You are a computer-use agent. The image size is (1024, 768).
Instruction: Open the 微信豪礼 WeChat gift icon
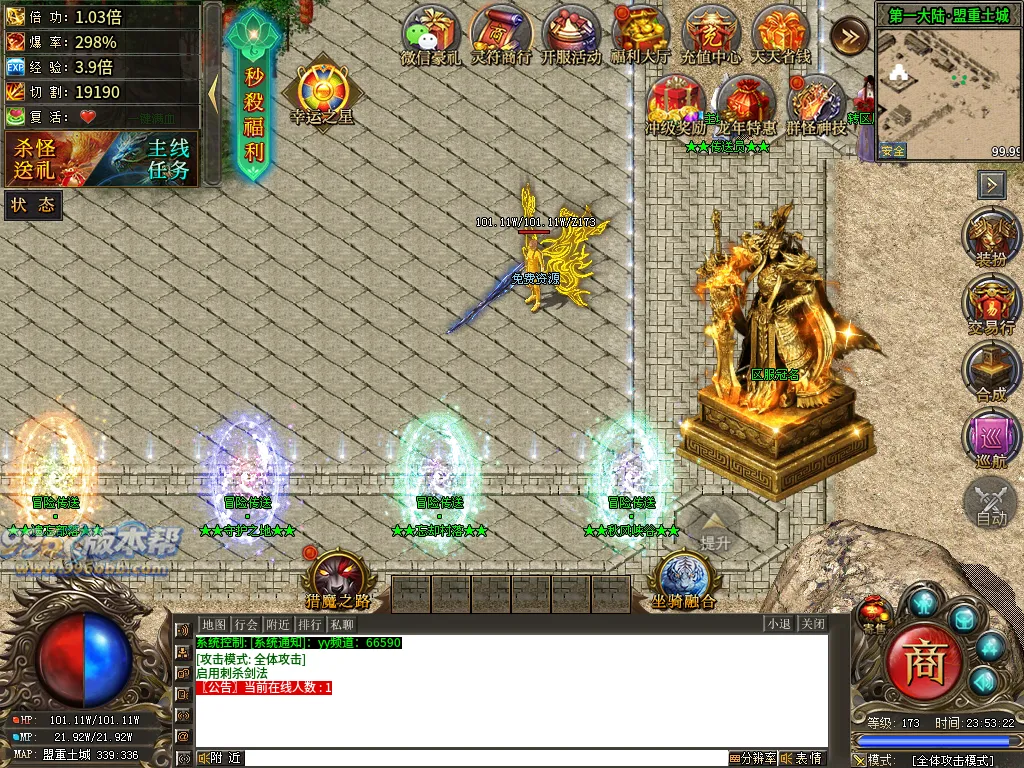click(x=431, y=35)
